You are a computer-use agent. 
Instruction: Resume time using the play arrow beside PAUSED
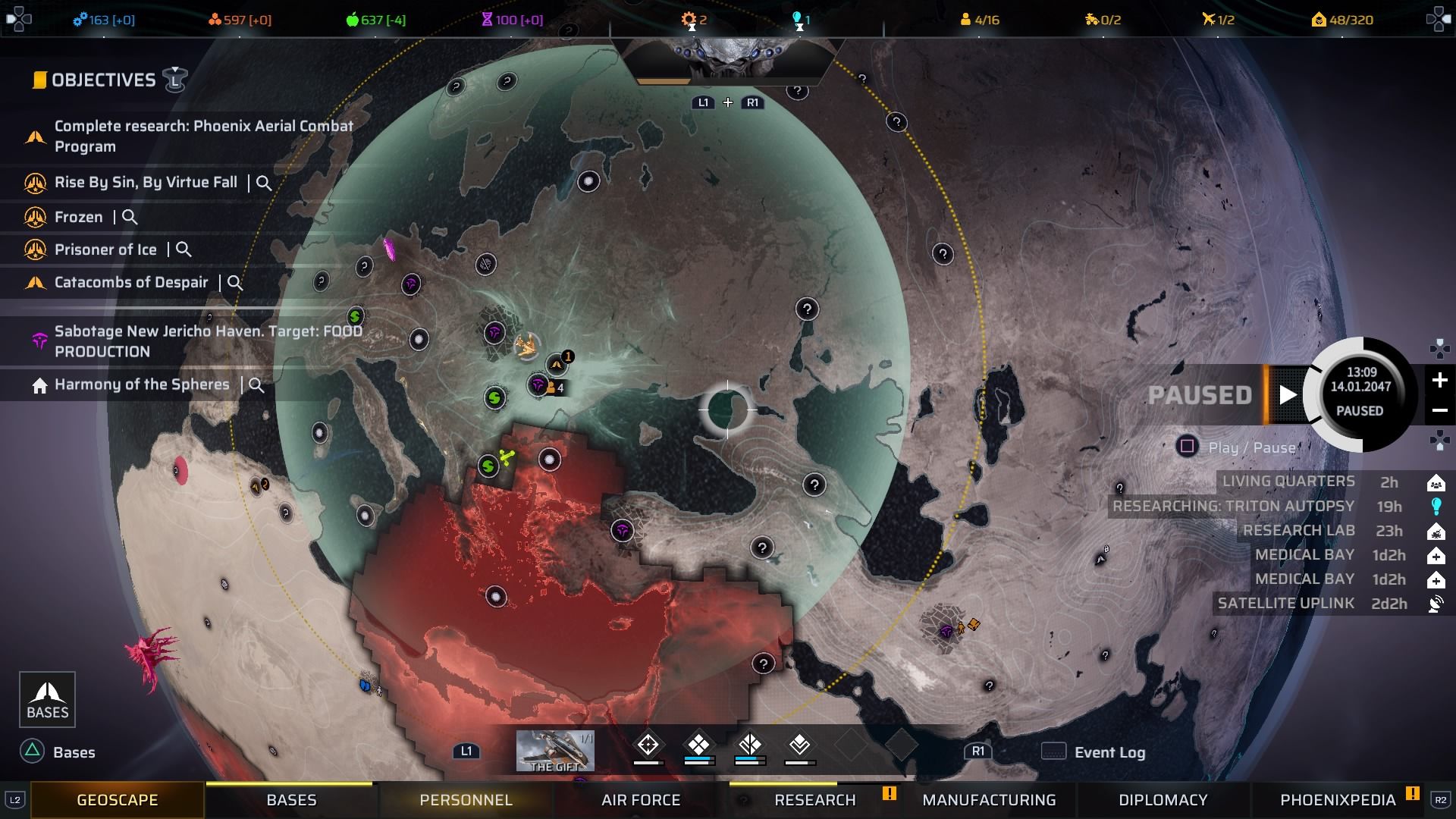(x=1287, y=394)
